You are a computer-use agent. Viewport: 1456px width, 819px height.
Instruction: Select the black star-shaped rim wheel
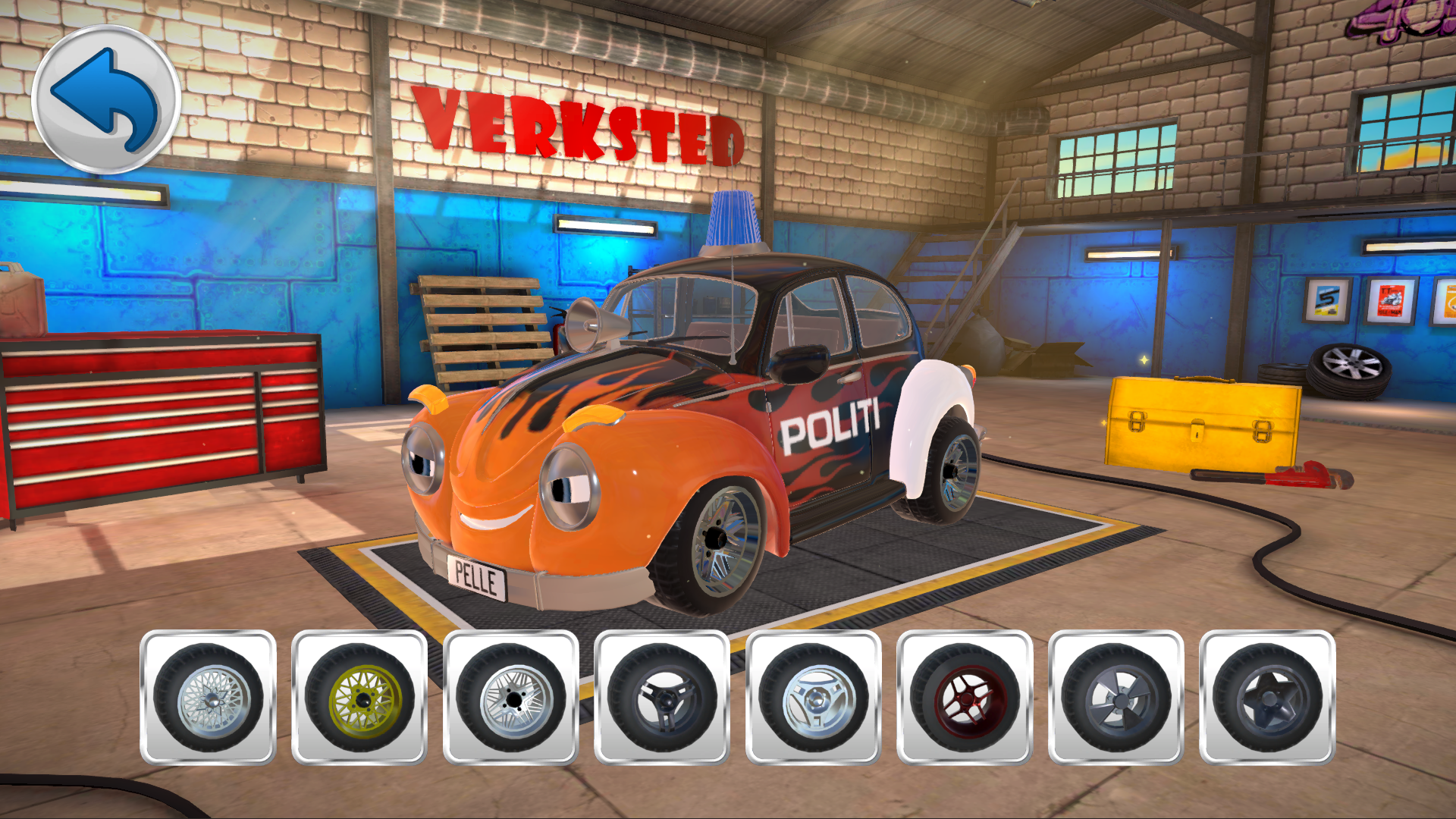tap(1267, 697)
